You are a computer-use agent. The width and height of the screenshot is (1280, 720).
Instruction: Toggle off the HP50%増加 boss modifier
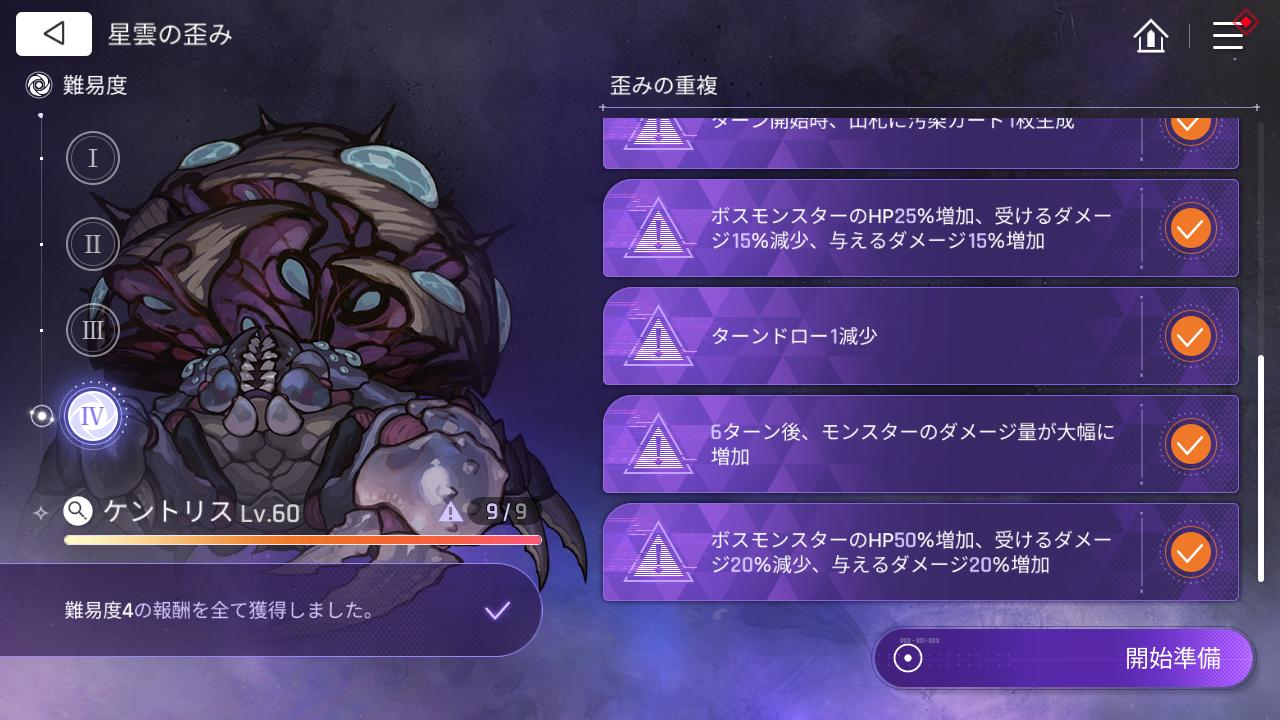tap(1190, 551)
